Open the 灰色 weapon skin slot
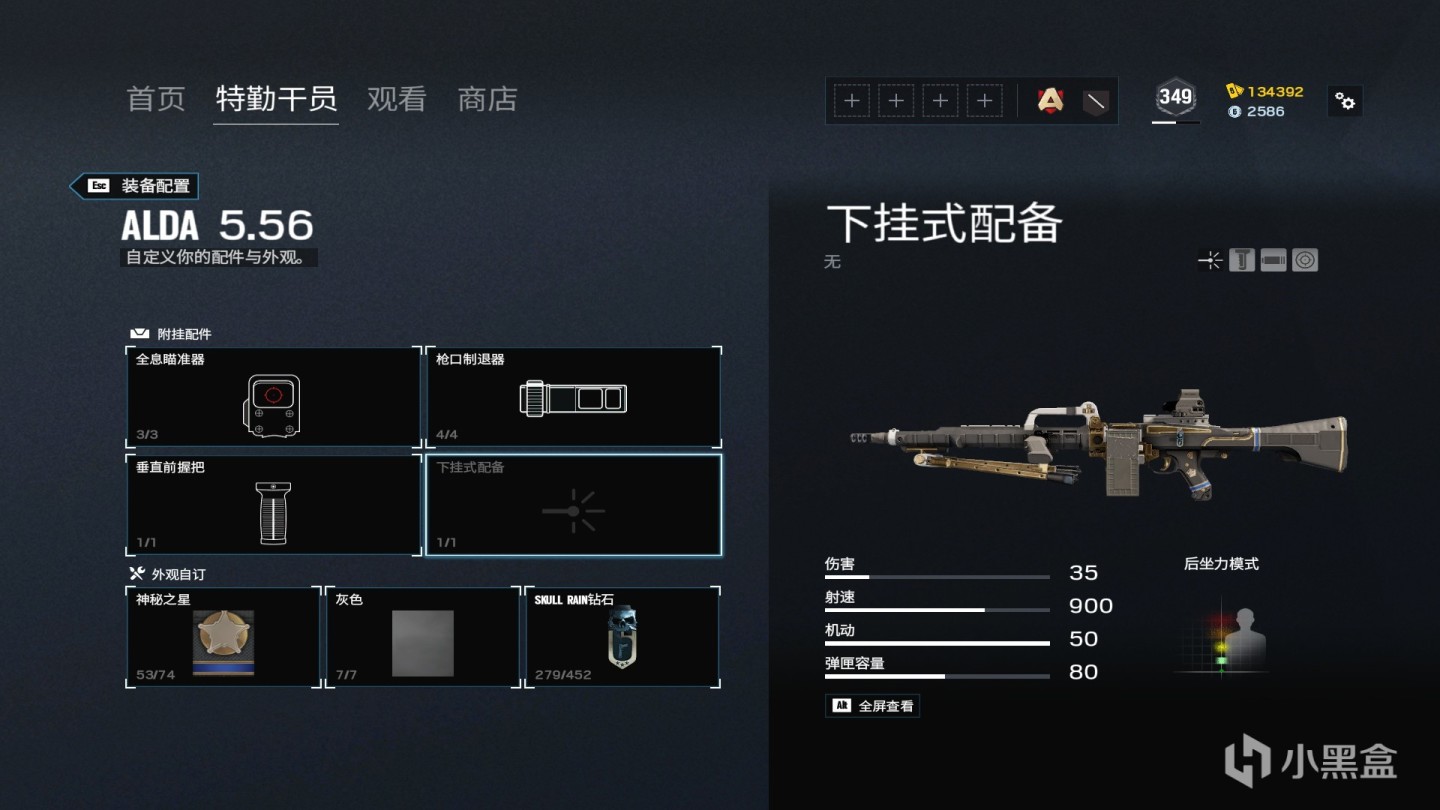 tap(423, 637)
